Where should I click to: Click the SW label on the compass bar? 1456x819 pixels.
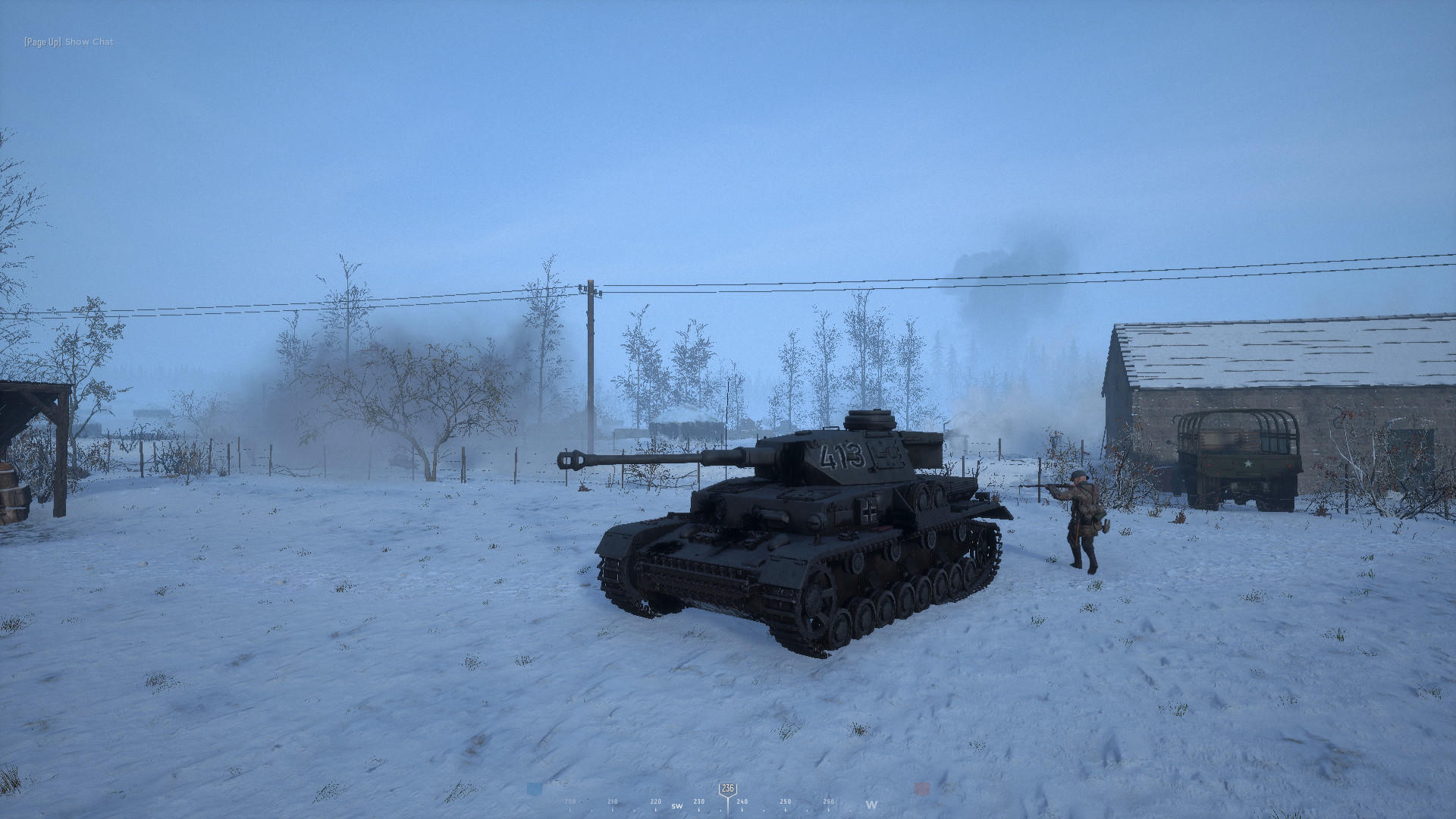pyautogui.click(x=676, y=806)
